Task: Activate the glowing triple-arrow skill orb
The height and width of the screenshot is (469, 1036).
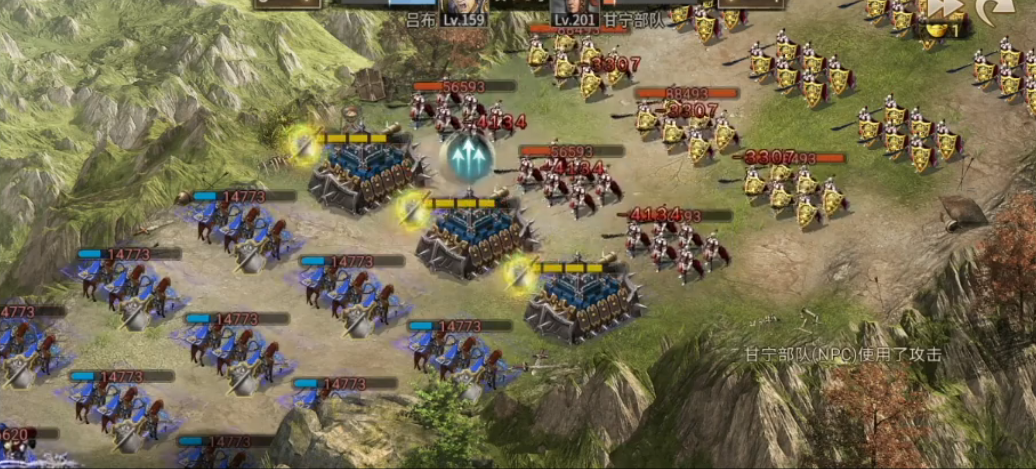Action: [468, 156]
